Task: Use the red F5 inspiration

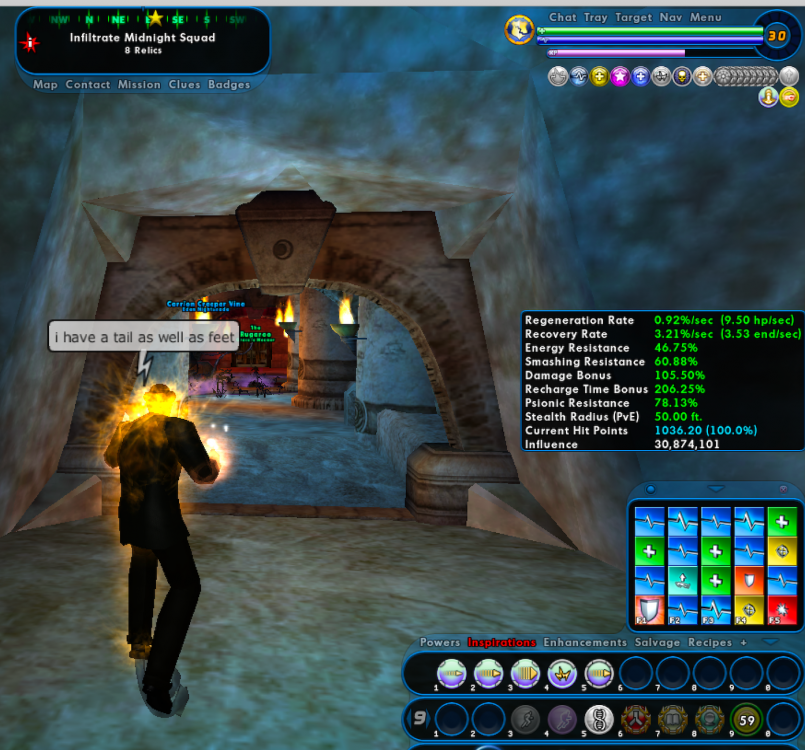Action: (781, 610)
